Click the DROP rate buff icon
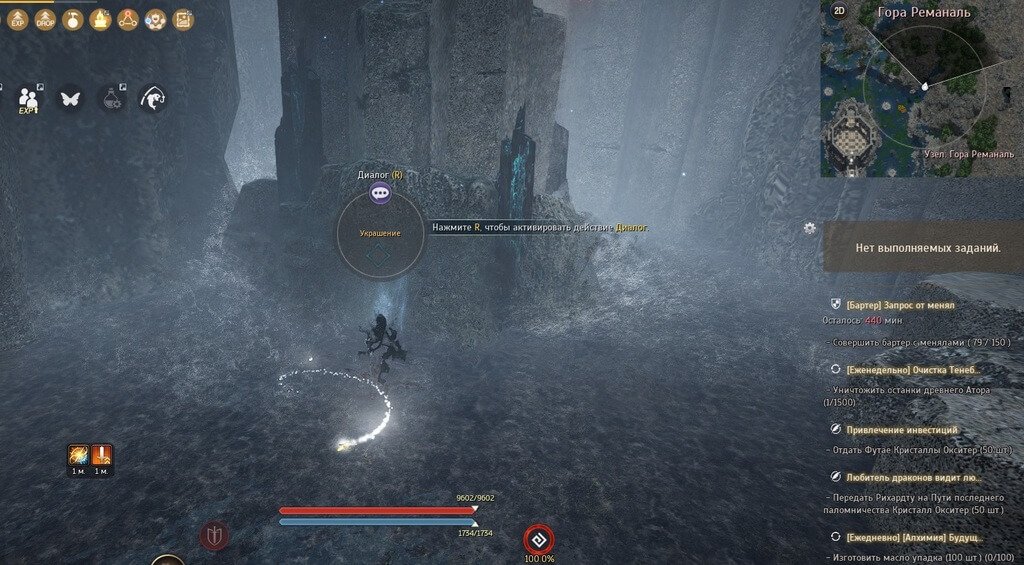The width and height of the screenshot is (1024, 565). [x=45, y=19]
